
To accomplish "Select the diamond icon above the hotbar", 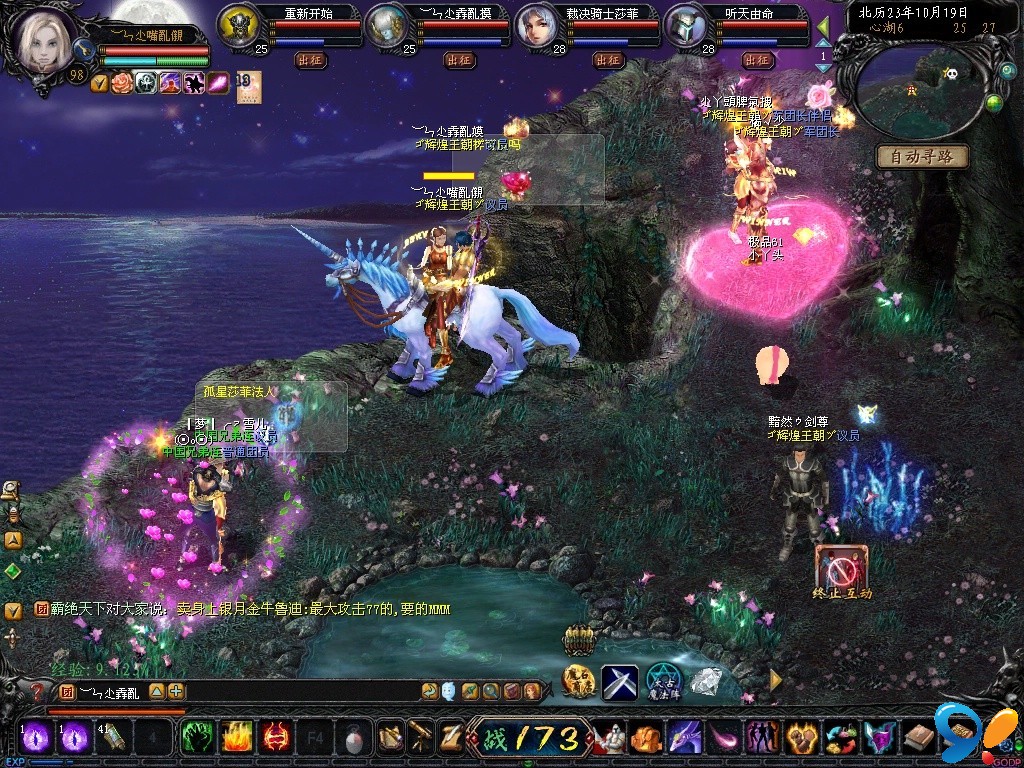I will [706, 681].
